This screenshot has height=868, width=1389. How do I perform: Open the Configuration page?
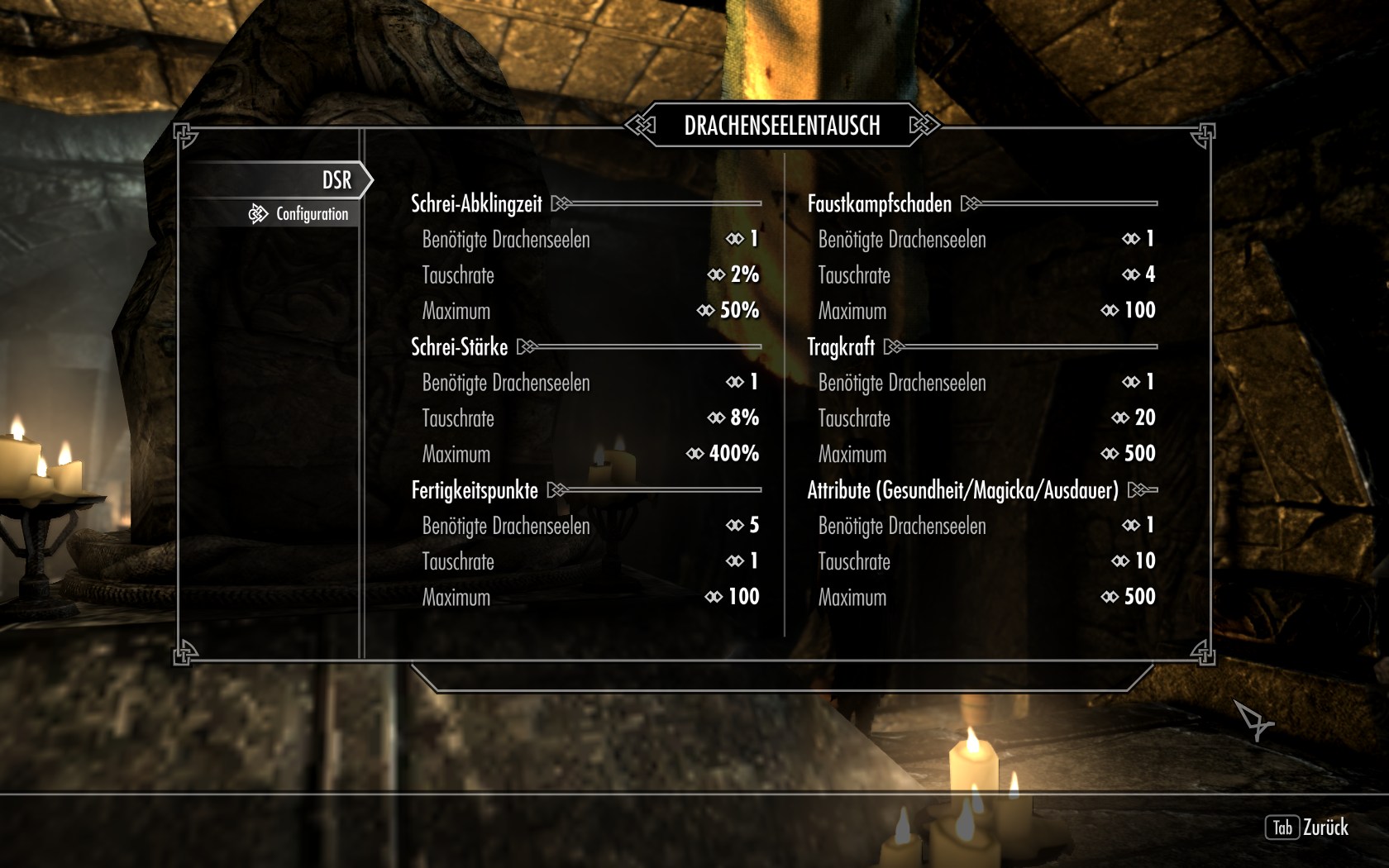[x=312, y=214]
